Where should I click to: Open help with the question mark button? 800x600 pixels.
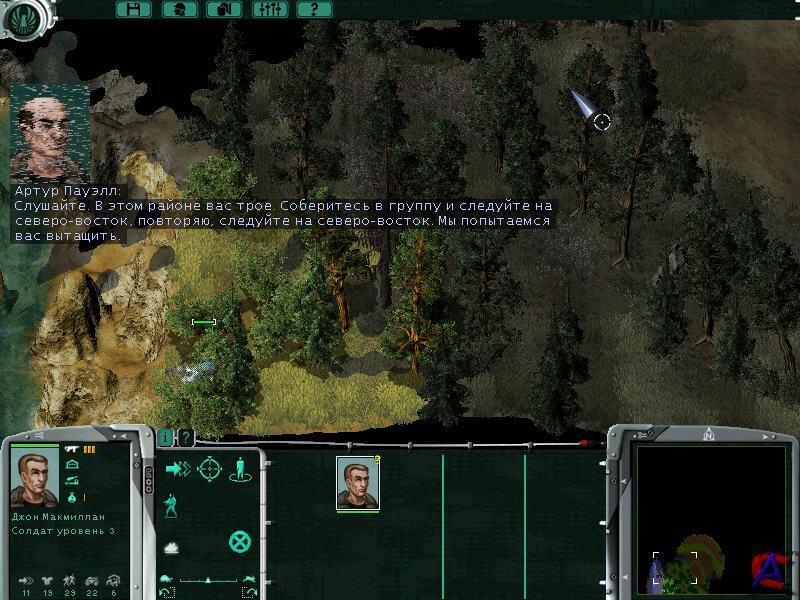314,9
